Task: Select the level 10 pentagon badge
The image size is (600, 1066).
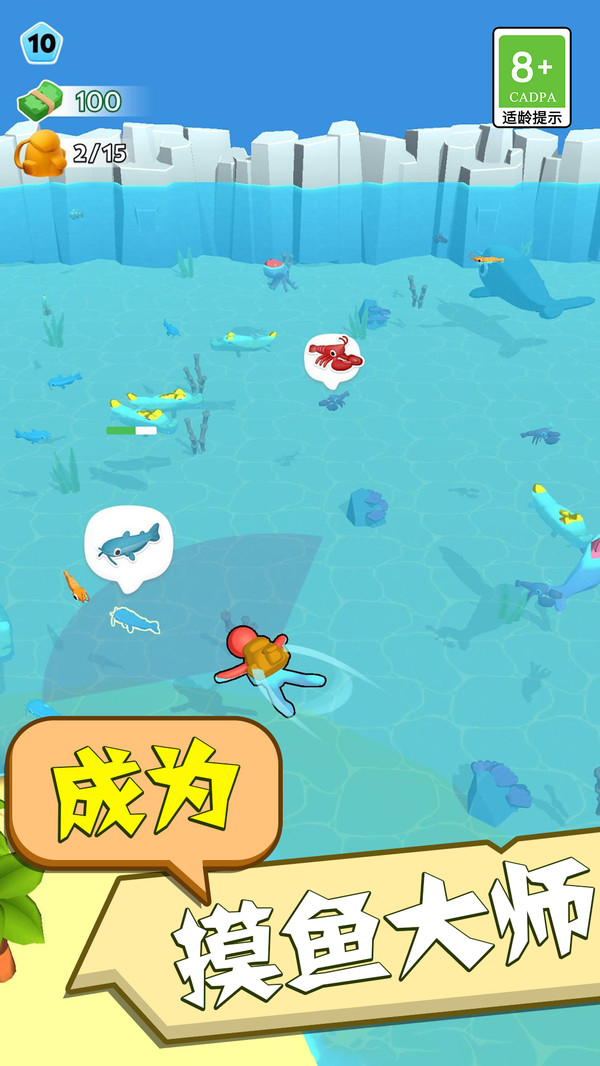Action: click(x=41, y=44)
